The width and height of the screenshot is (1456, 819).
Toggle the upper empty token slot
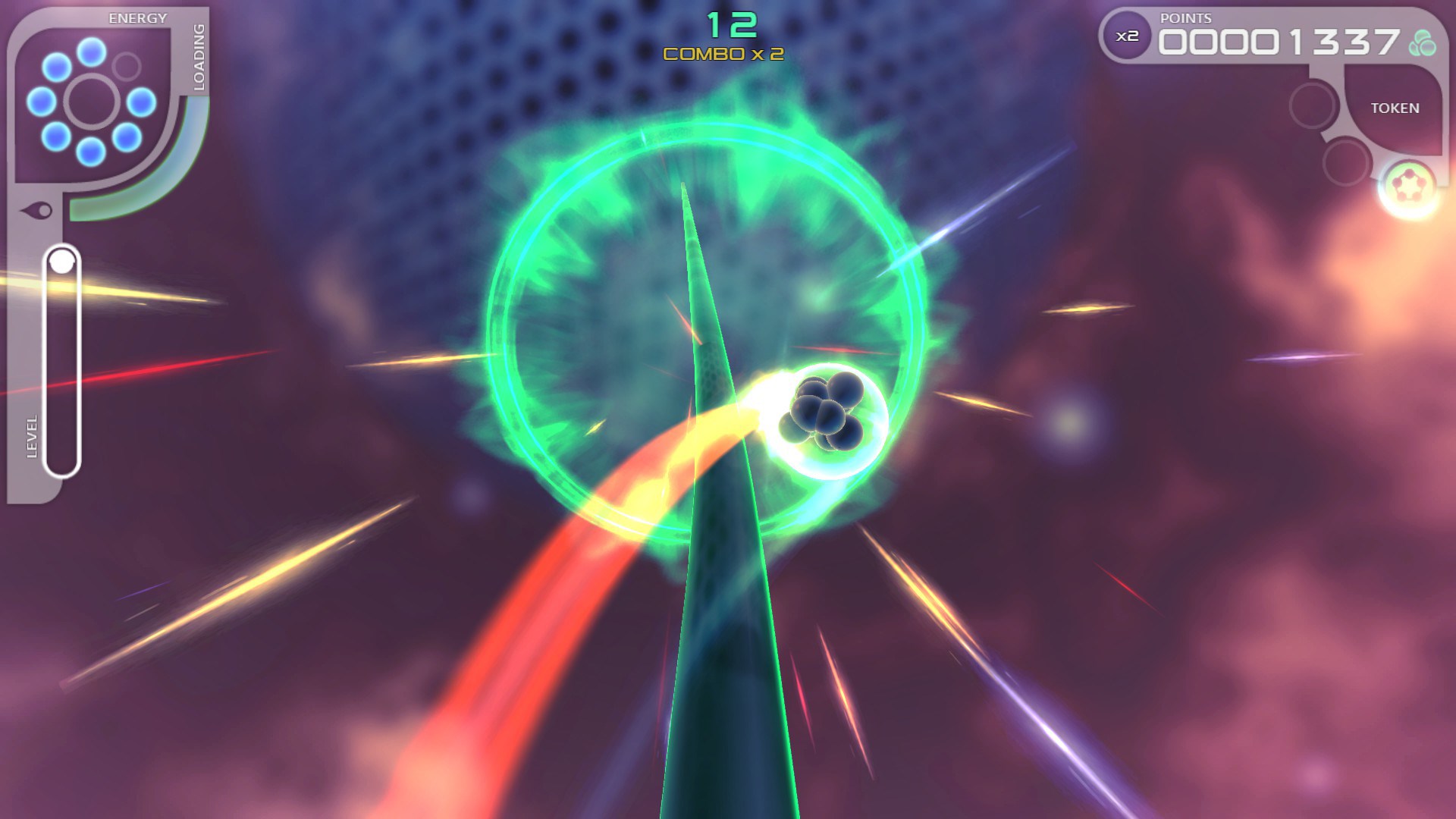(1314, 105)
